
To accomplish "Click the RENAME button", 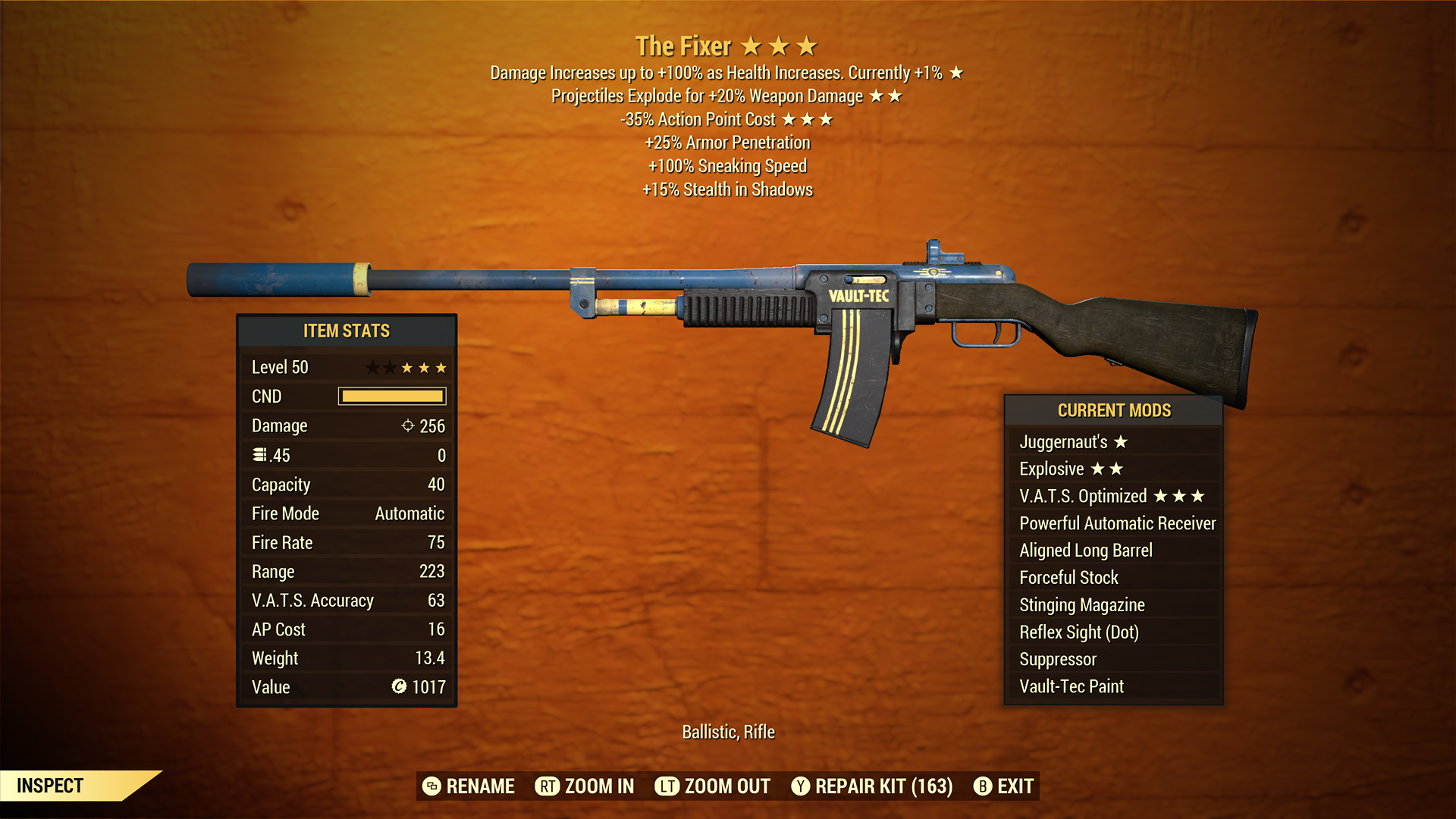I will [x=481, y=786].
